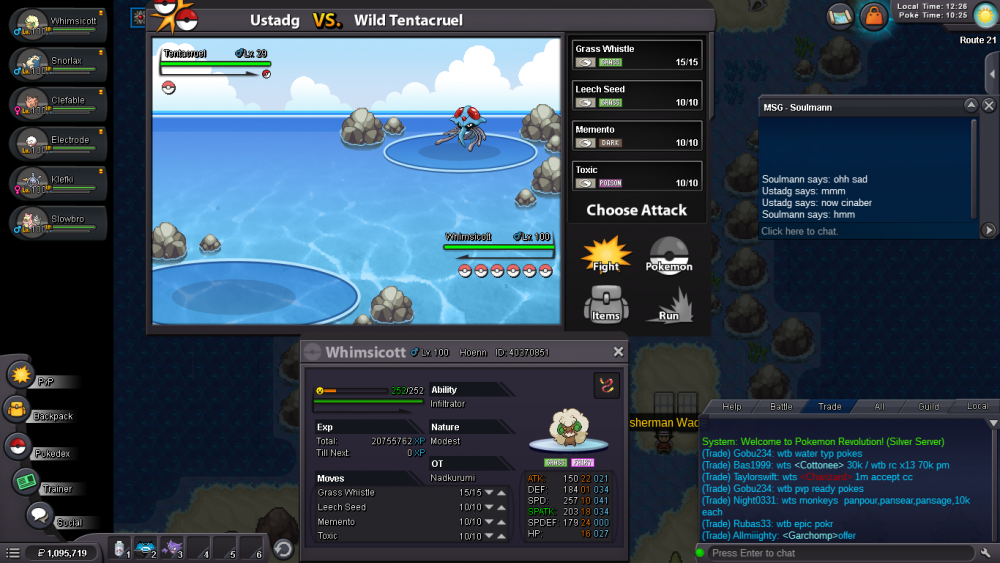This screenshot has height=563, width=1000.
Task: Select Clefable in the party list
Action: pyautogui.click(x=58, y=103)
